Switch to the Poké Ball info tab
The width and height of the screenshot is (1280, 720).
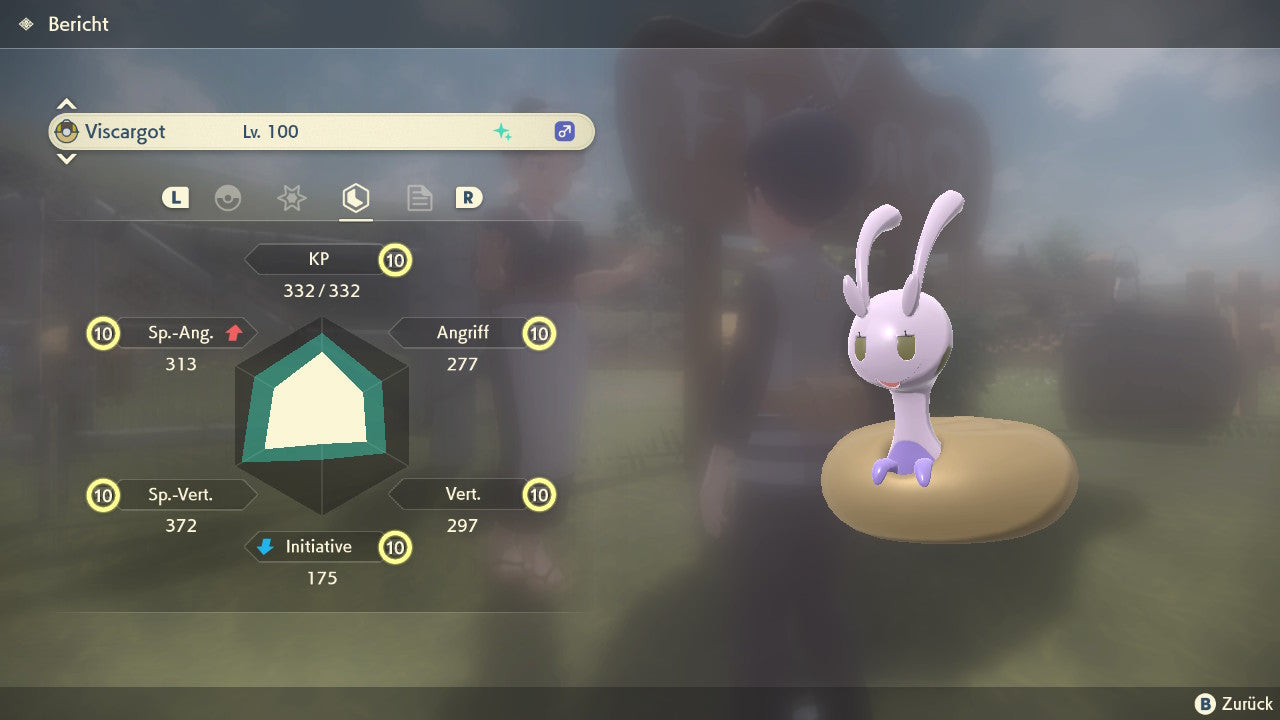coord(228,198)
